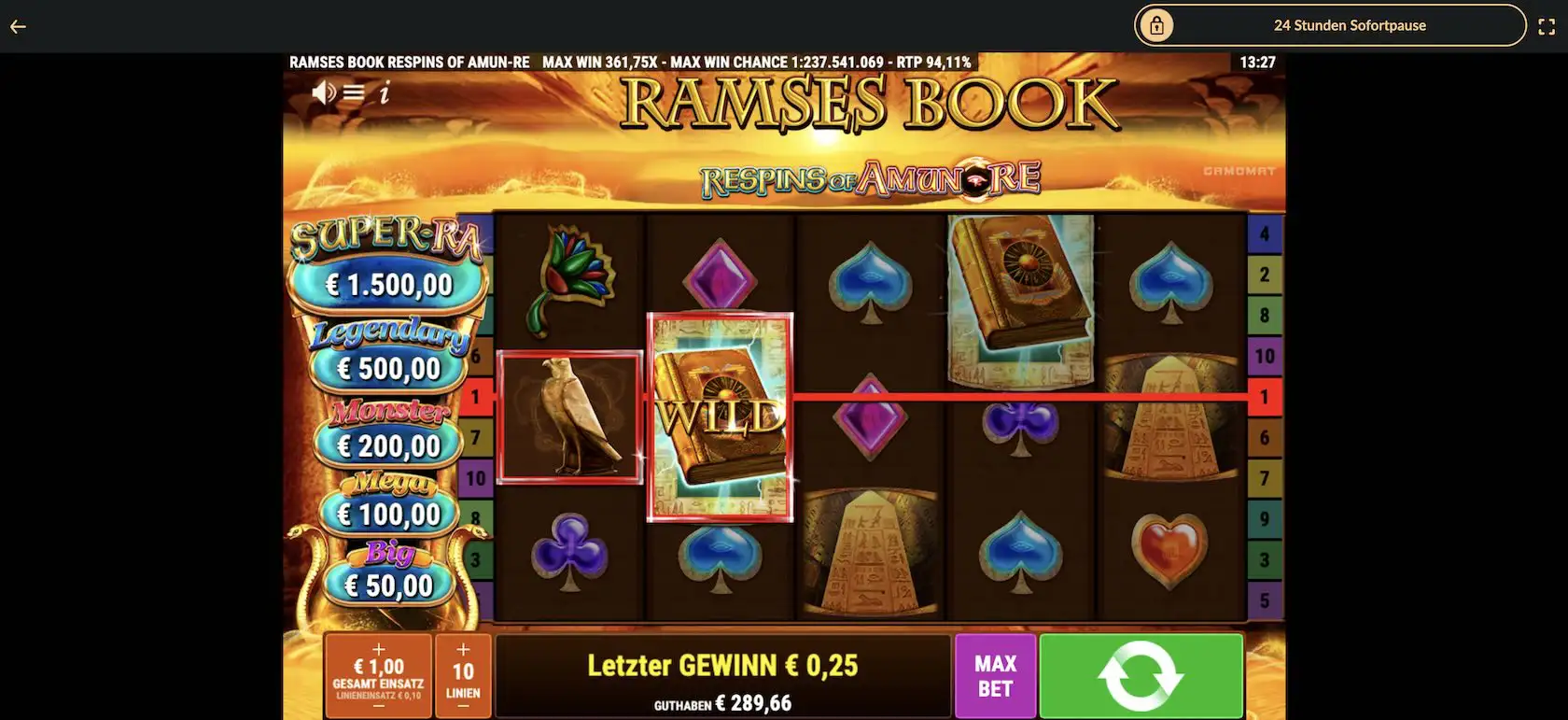This screenshot has height=720, width=1568.
Task: Click the back arrow in the top left
Action: (x=17, y=26)
